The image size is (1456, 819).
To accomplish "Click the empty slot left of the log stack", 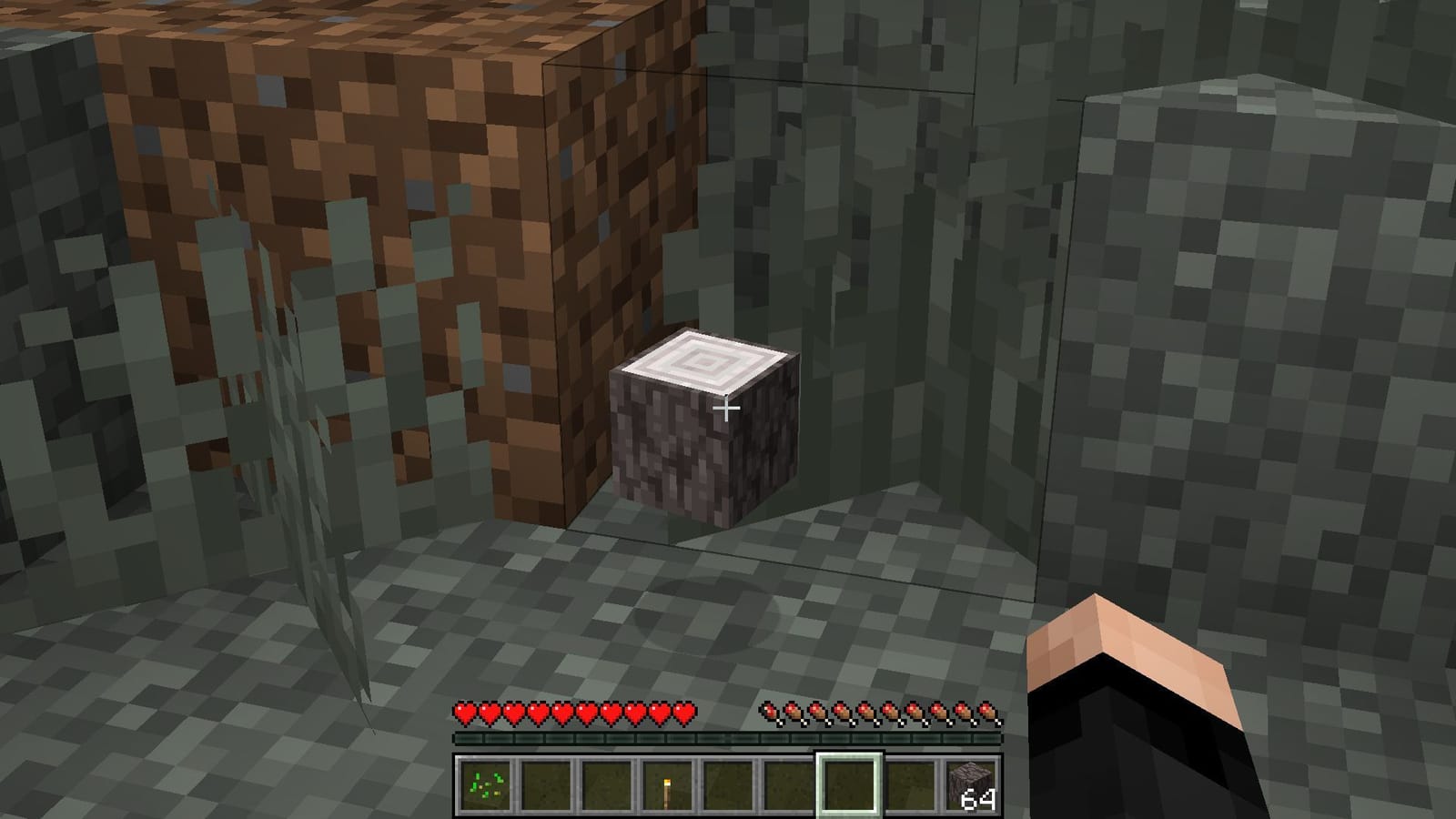I will pos(912,784).
